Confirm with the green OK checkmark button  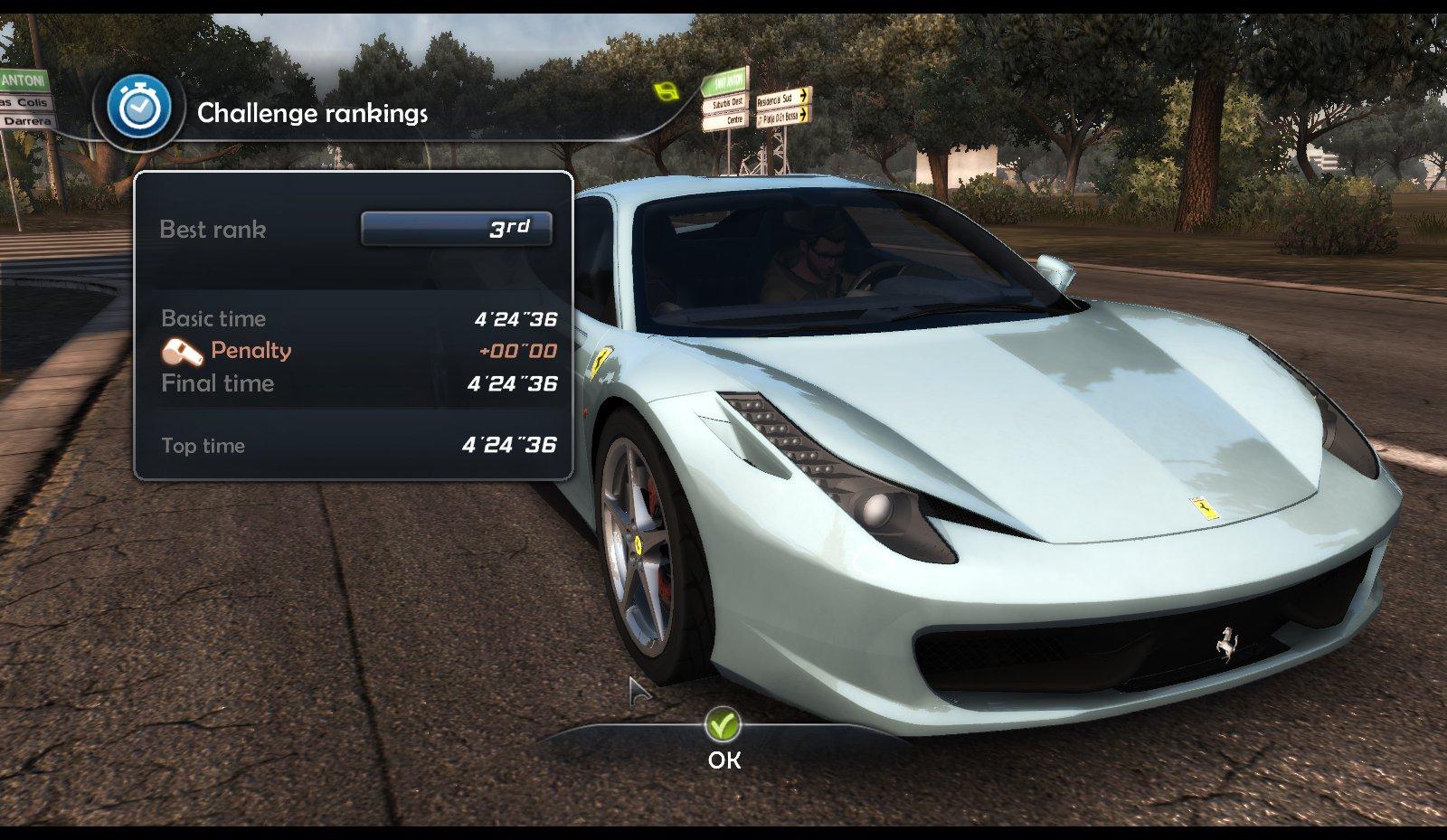tap(723, 725)
